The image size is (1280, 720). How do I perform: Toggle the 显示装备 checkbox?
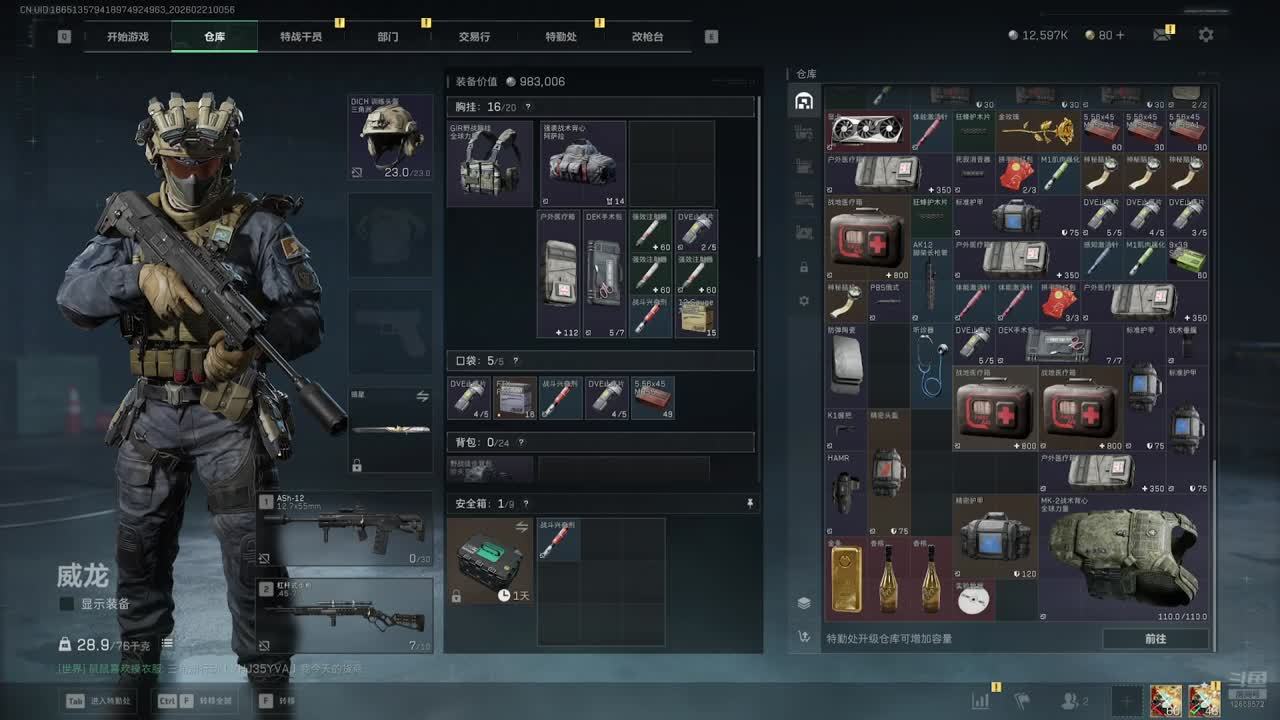[67, 604]
